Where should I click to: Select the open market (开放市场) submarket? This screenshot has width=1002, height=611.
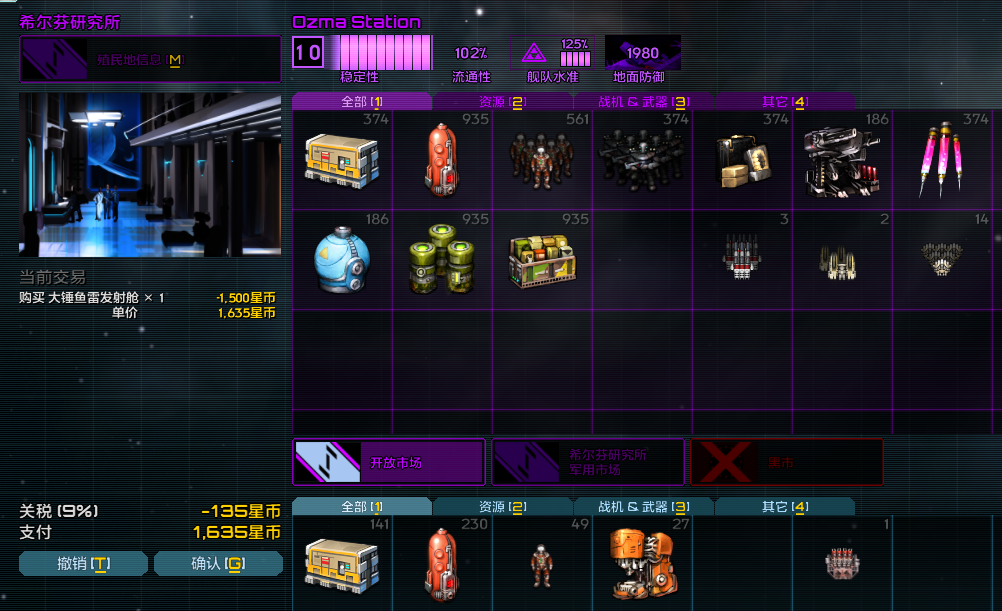pos(389,462)
